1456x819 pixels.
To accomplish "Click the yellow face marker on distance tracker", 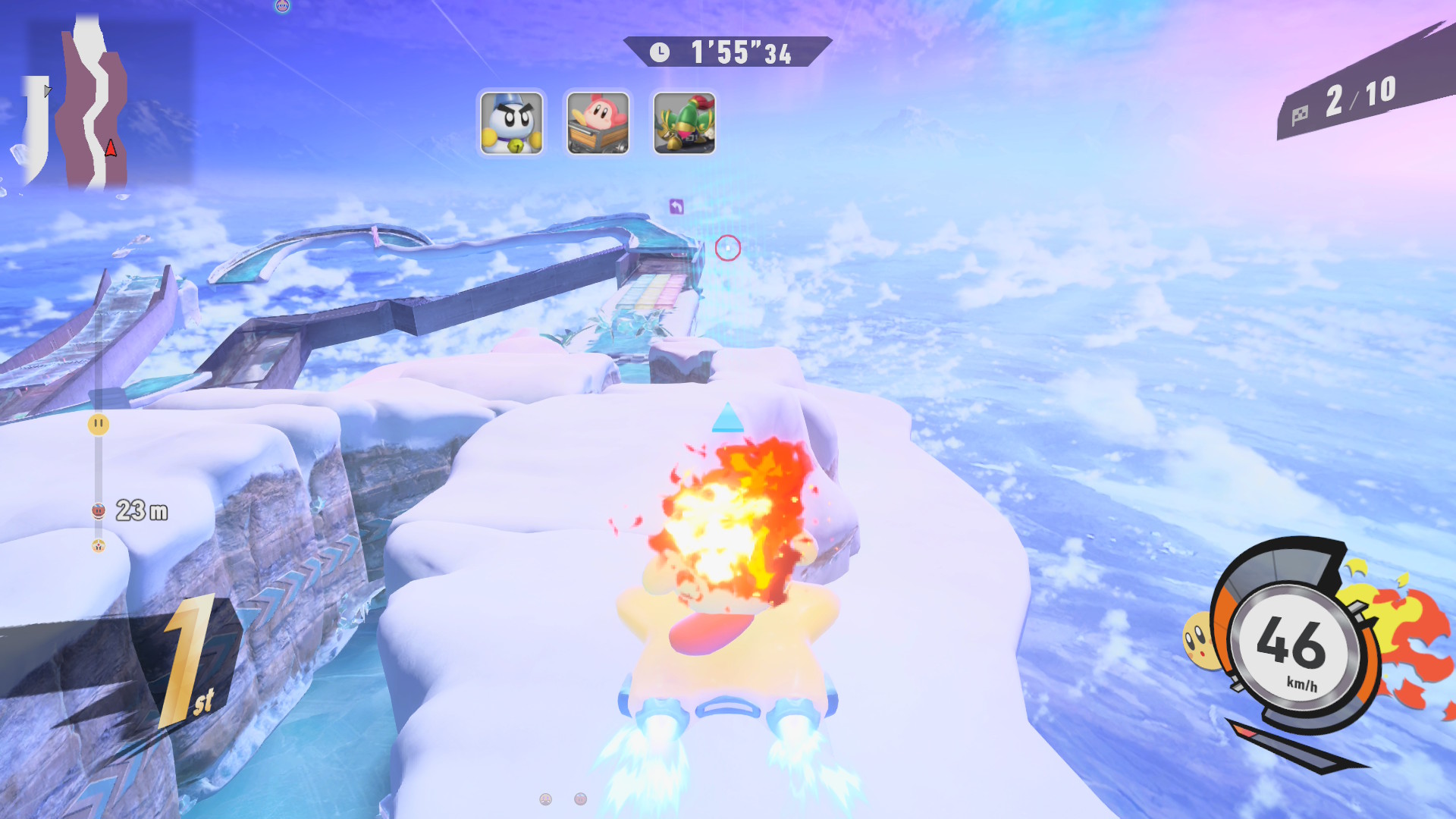I will point(98,424).
